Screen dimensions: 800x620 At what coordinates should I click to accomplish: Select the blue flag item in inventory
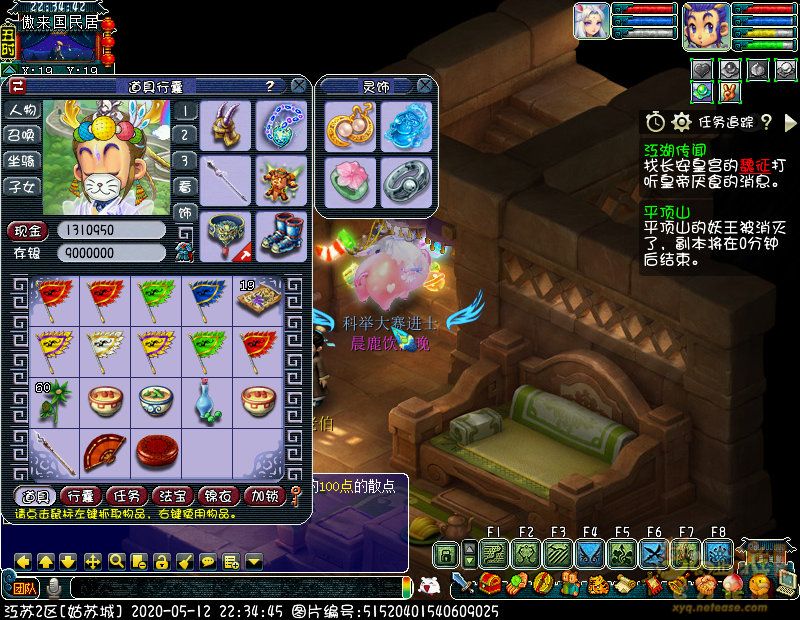207,296
